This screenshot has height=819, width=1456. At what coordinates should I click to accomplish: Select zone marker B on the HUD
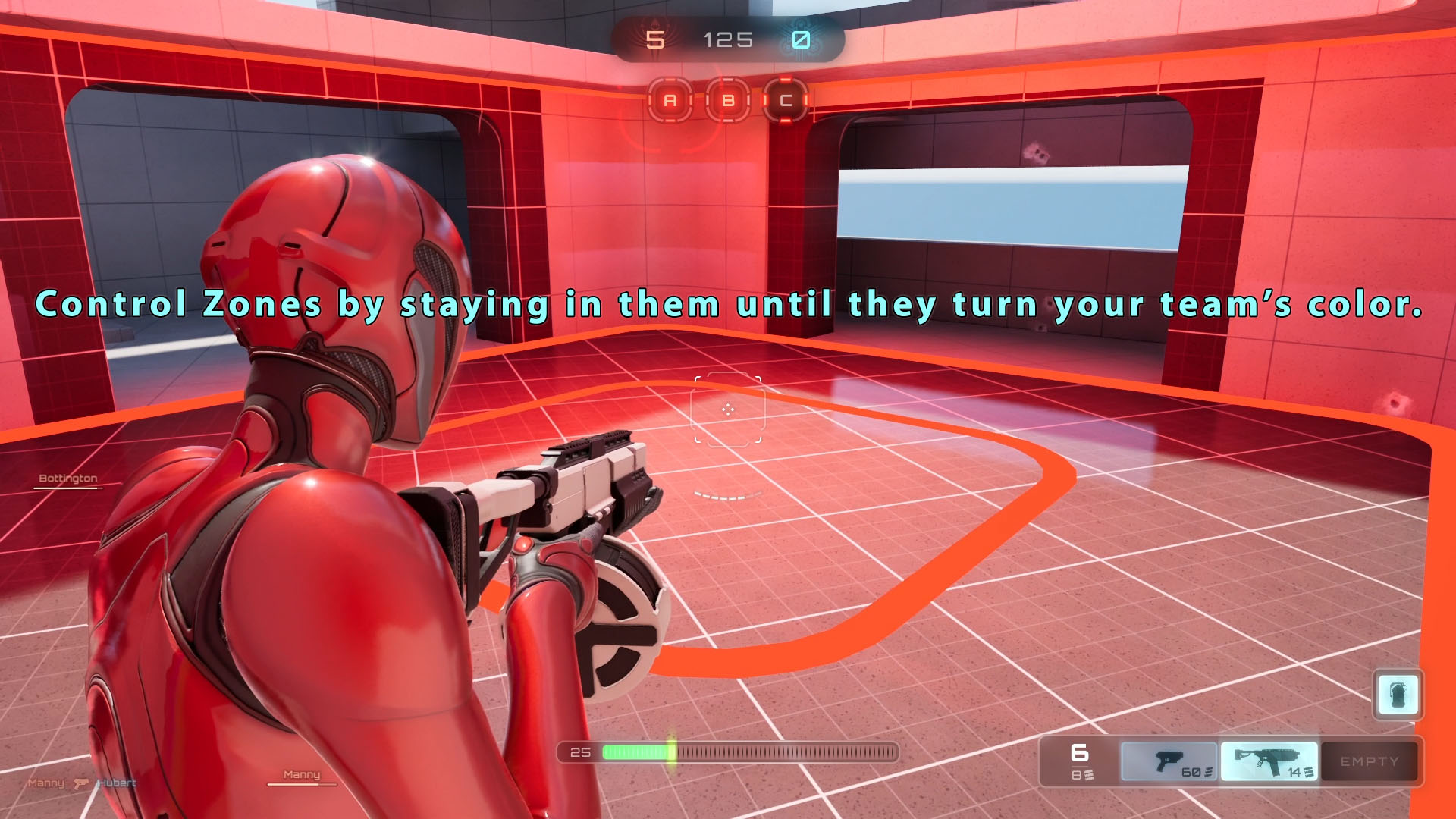point(727,99)
